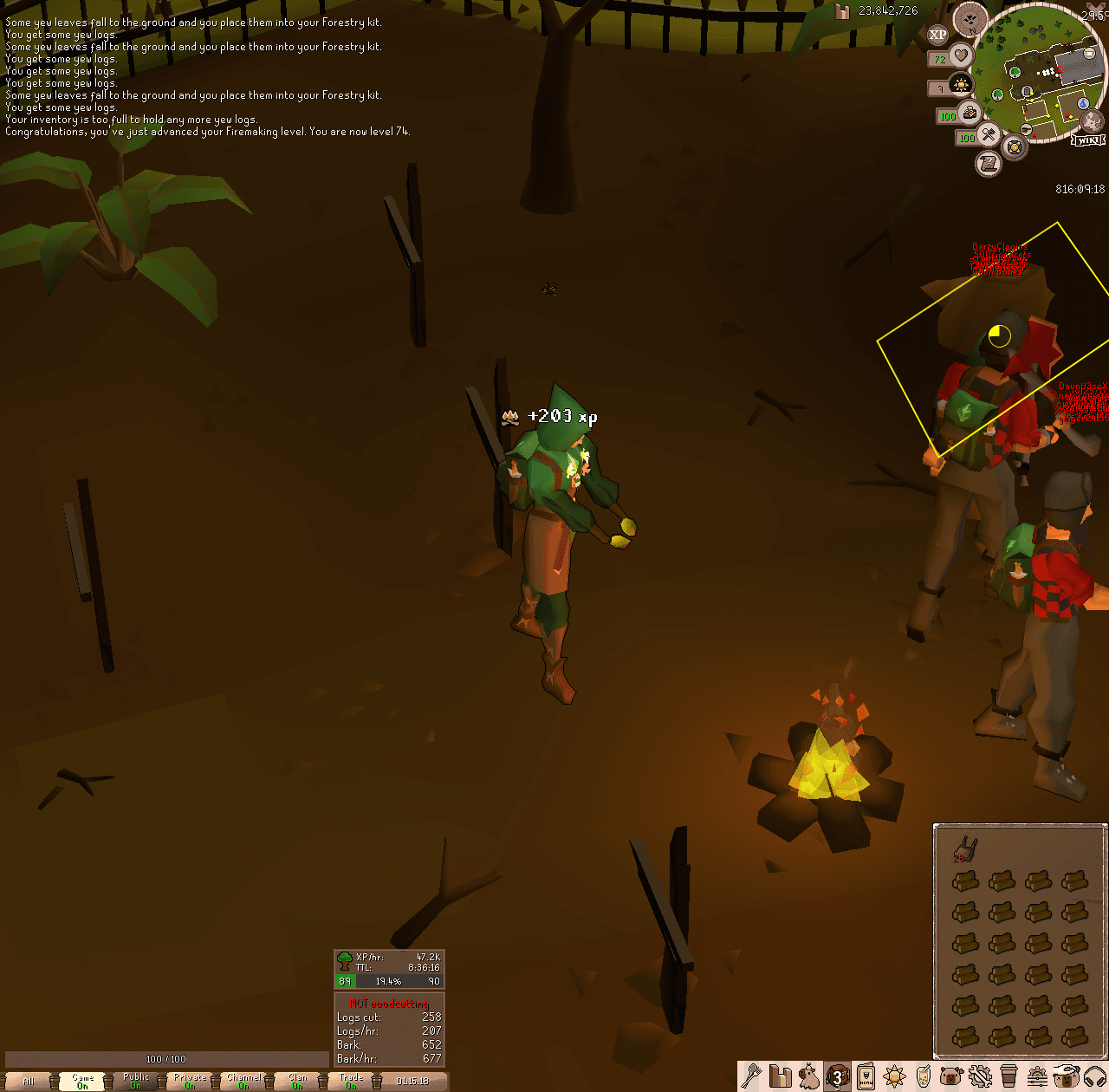Click the compass above the minimap
Image resolution: width=1109 pixels, height=1092 pixels.
[970, 20]
